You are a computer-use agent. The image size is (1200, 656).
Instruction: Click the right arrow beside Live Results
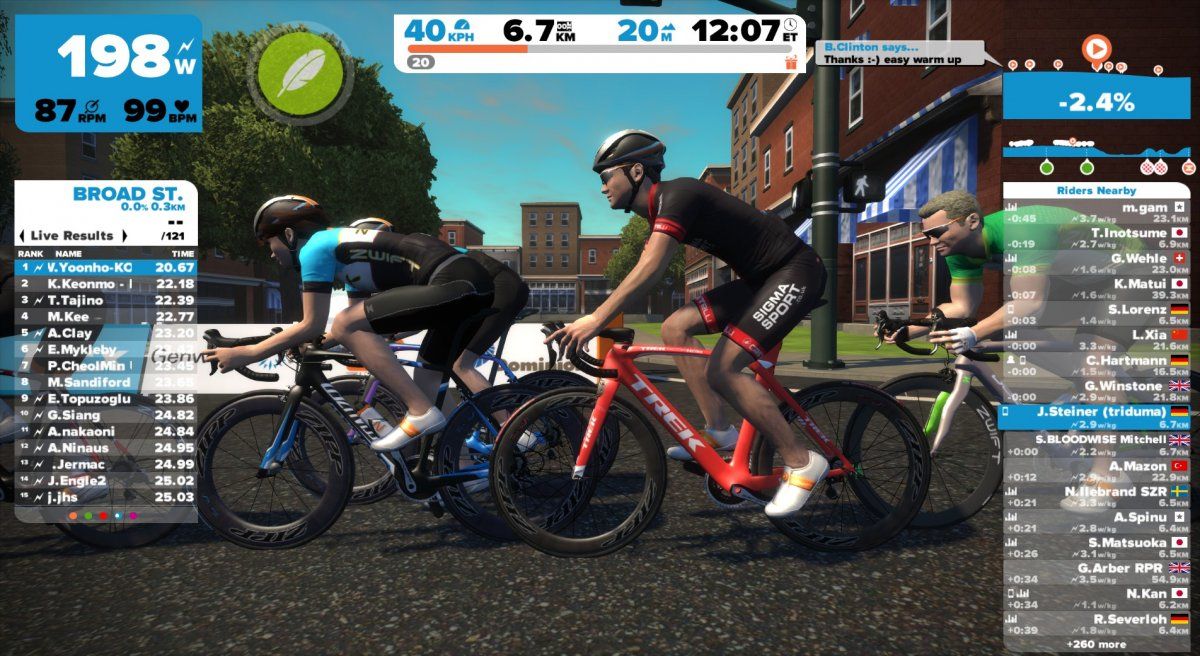click(125, 236)
